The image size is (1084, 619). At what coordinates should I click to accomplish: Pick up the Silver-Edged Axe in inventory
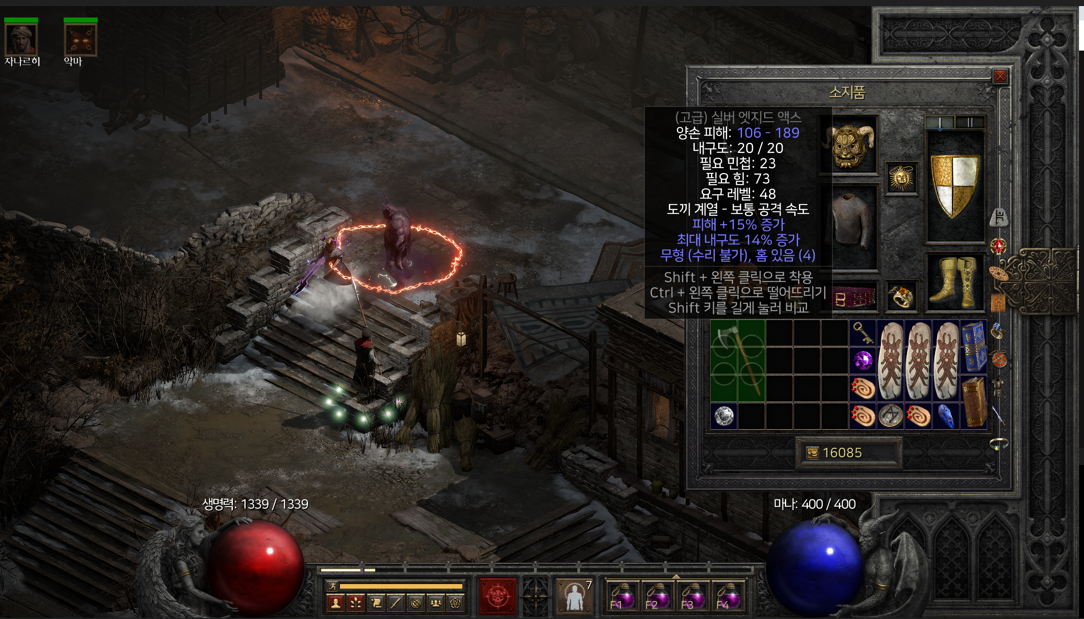coord(737,361)
